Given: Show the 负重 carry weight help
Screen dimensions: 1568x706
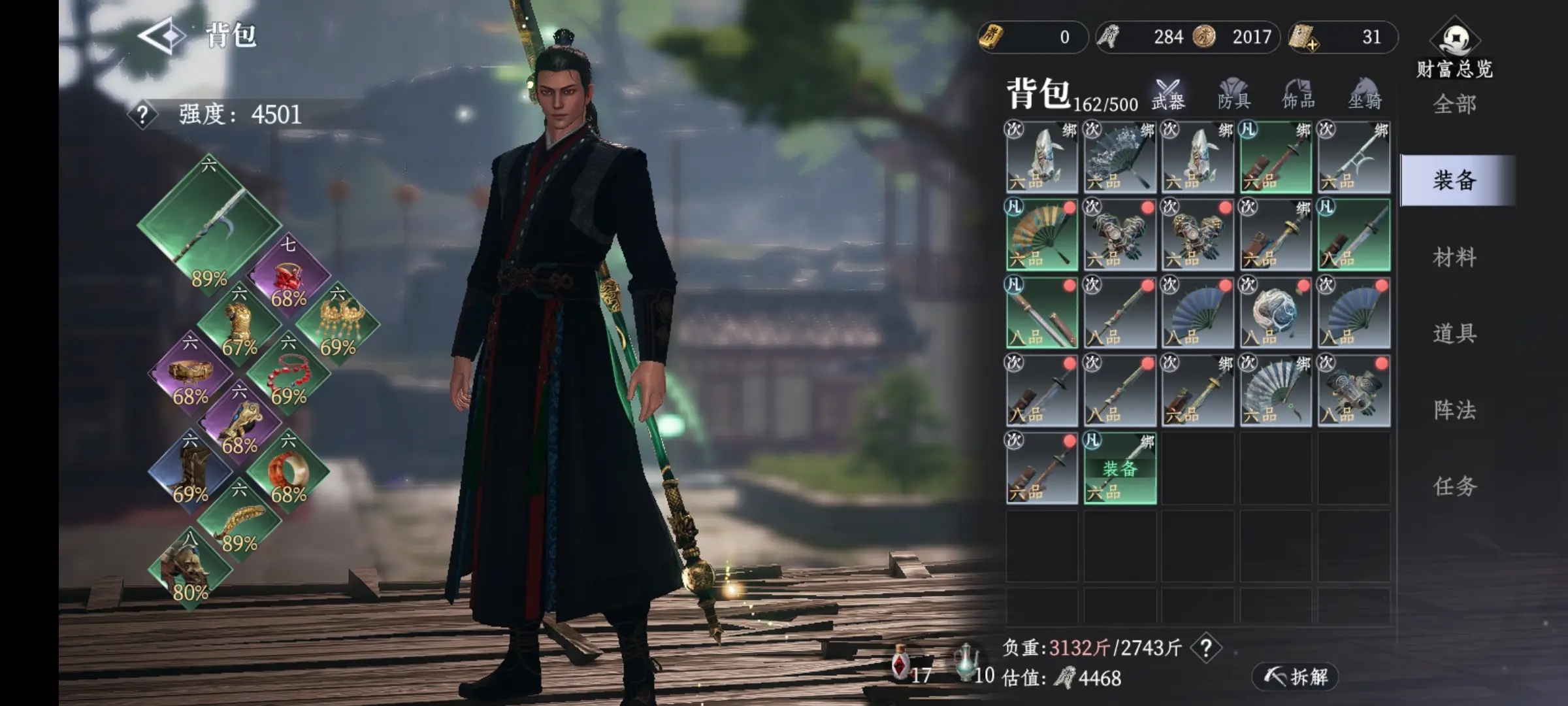Looking at the screenshot, I should coord(1206,648).
